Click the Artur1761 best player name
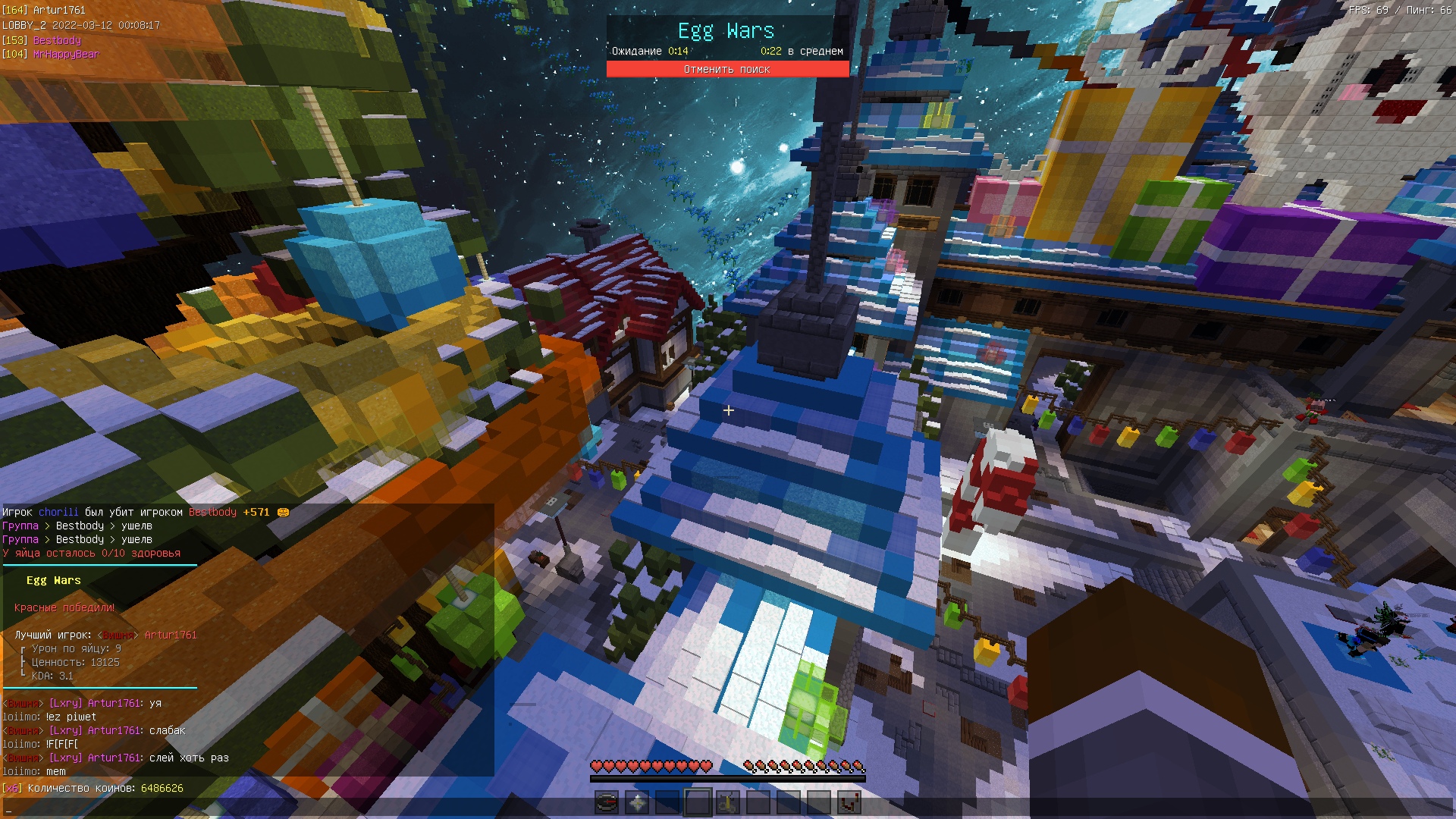This screenshot has width=1456, height=819. pyautogui.click(x=171, y=635)
